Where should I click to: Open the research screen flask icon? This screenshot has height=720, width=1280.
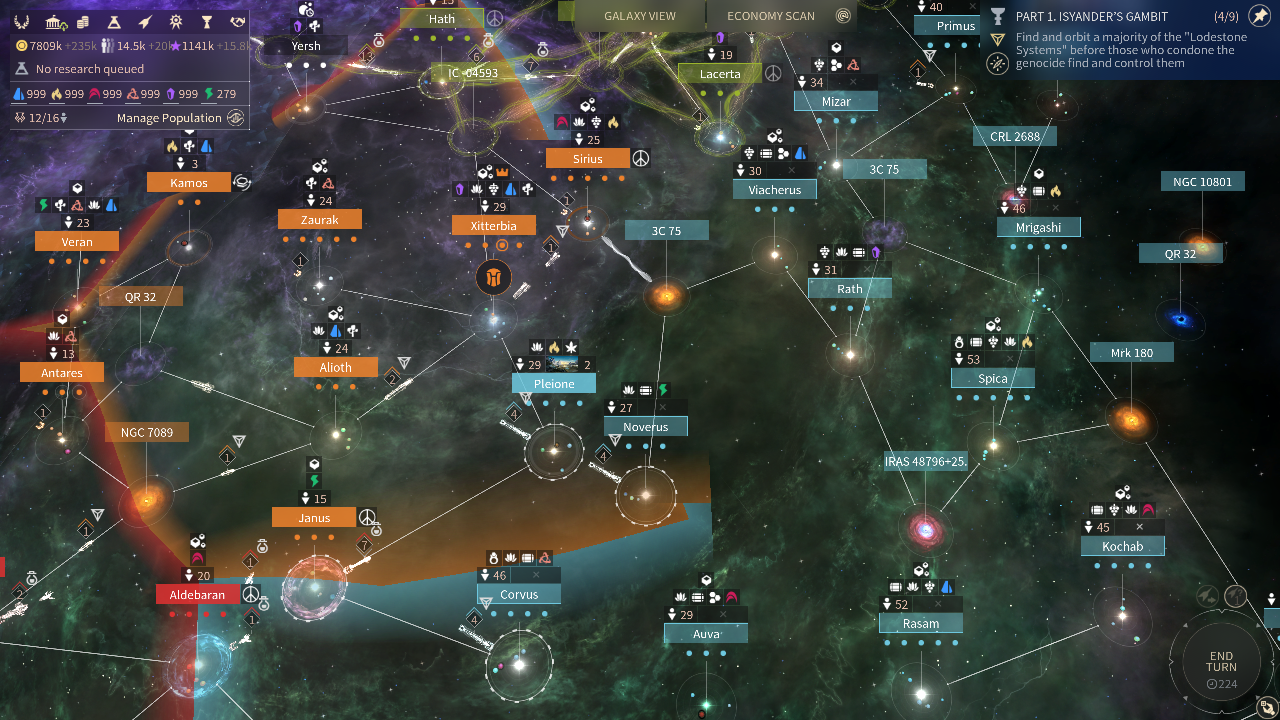pyautogui.click(x=115, y=22)
